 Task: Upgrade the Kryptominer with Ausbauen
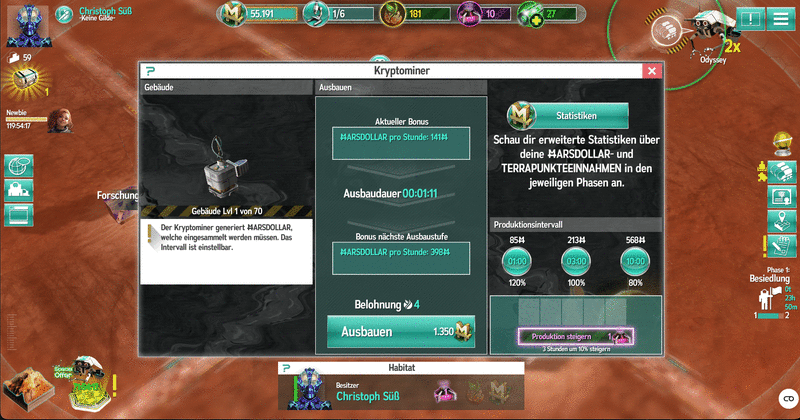tap(400, 331)
